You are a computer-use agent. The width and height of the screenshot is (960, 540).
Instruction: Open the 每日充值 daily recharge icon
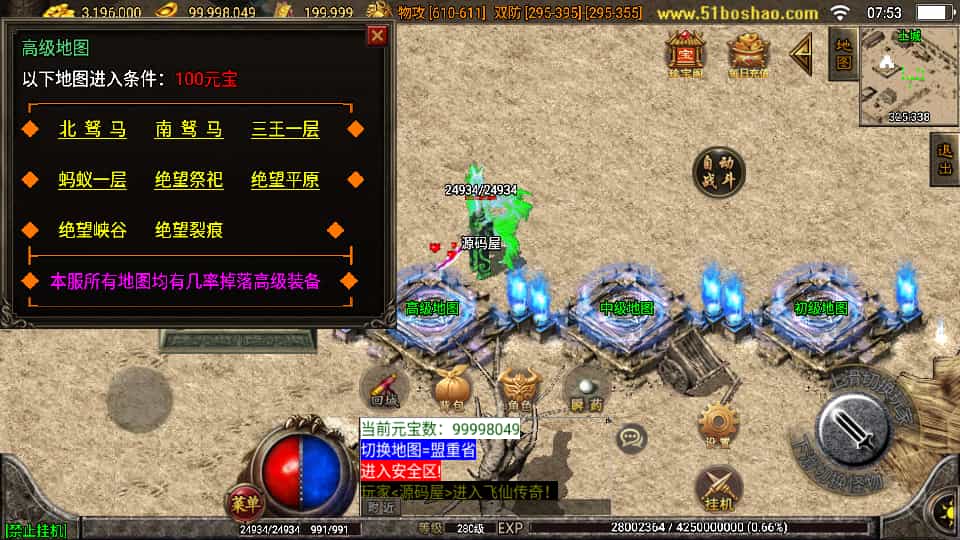(748, 53)
